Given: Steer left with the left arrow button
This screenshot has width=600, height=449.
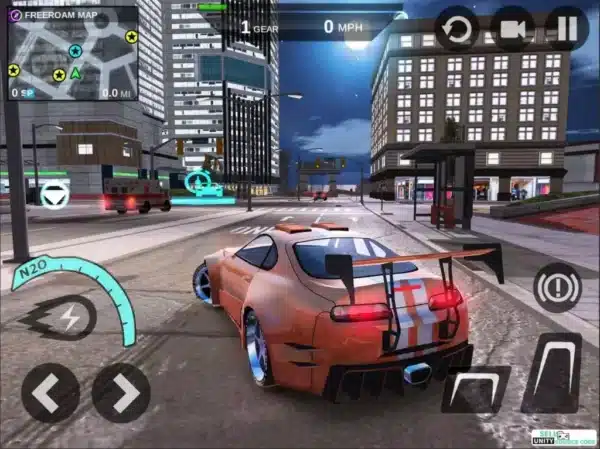Looking at the screenshot, I should pos(50,392).
